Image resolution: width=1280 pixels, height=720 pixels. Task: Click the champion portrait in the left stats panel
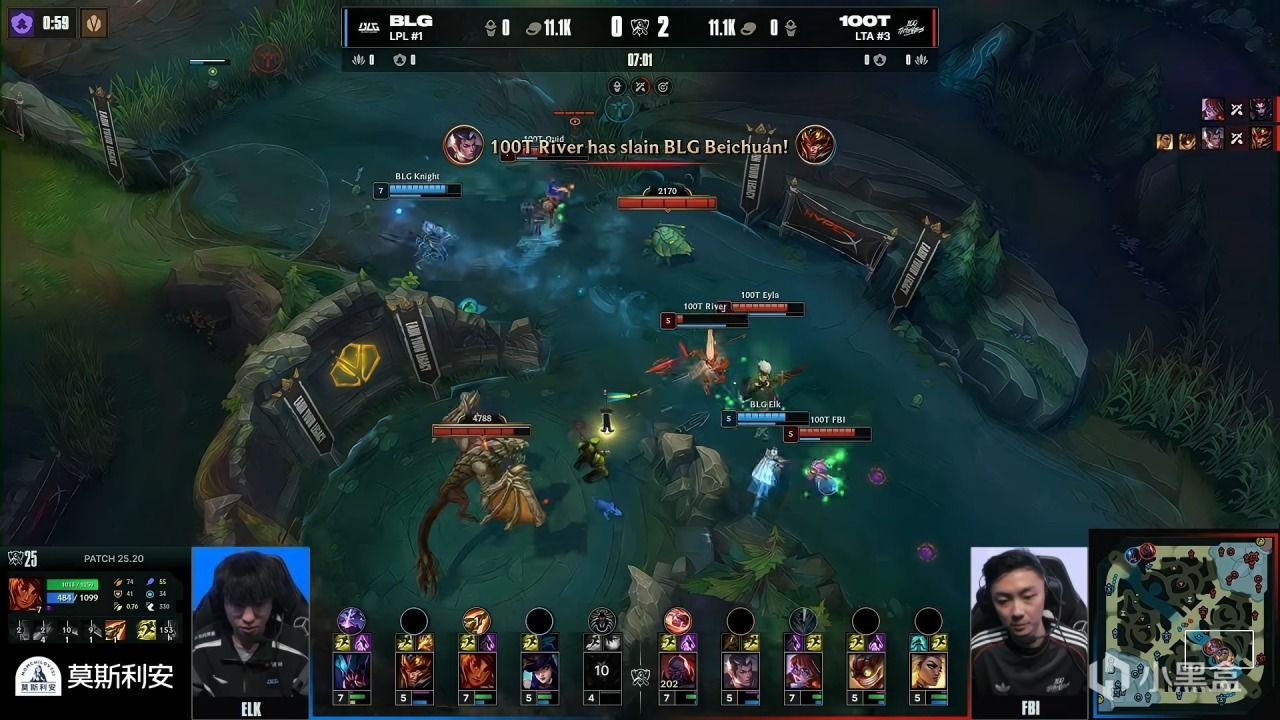[x=25, y=594]
